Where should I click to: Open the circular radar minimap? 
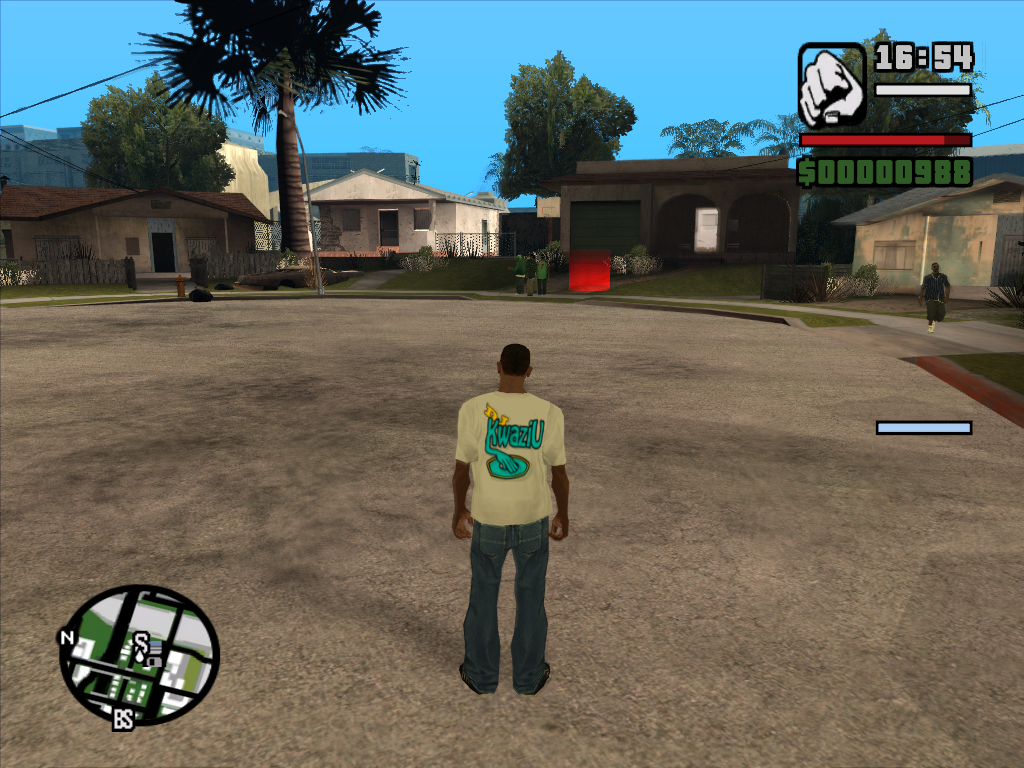pos(139,655)
